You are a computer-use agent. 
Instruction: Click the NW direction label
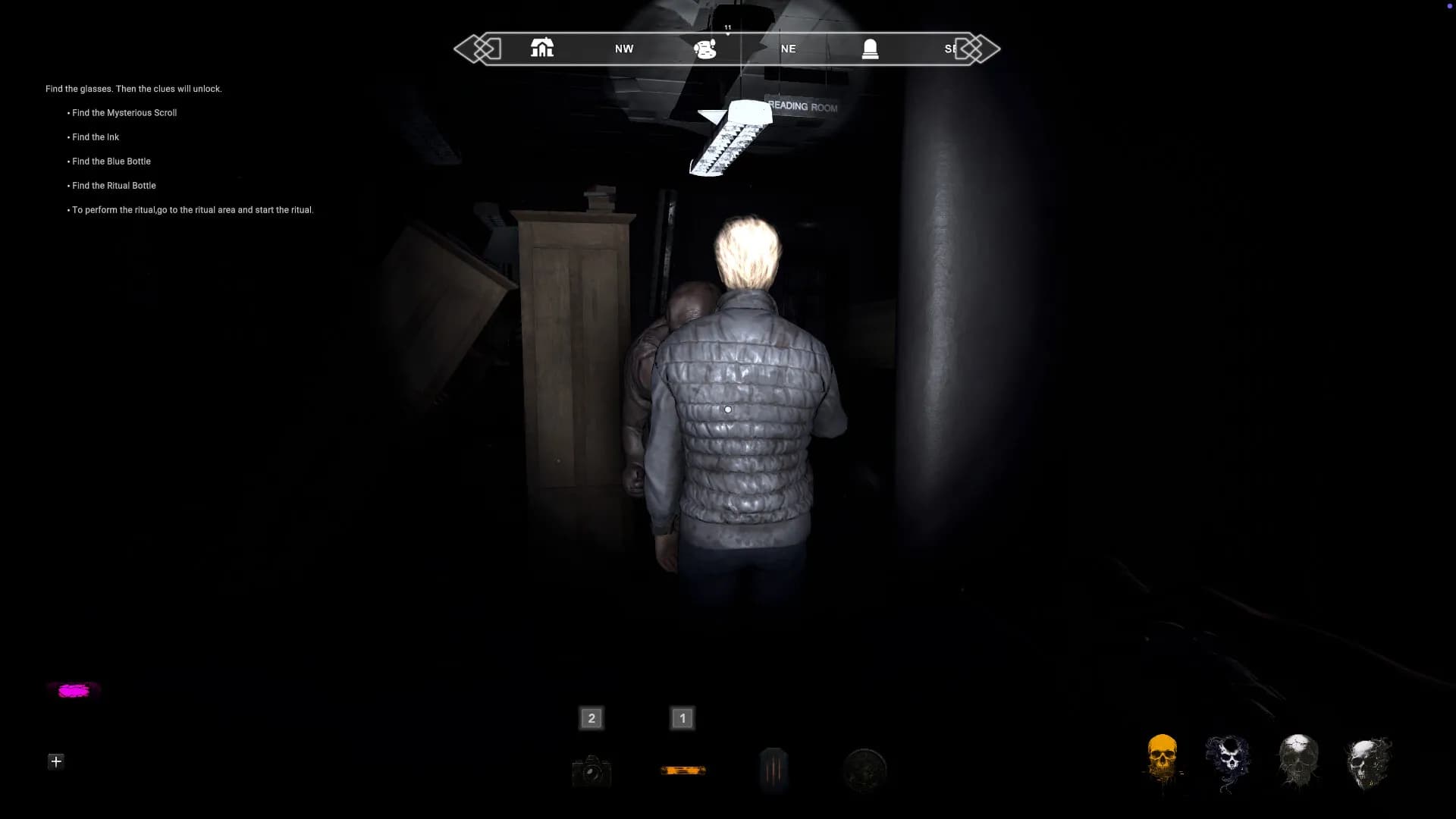[623, 48]
